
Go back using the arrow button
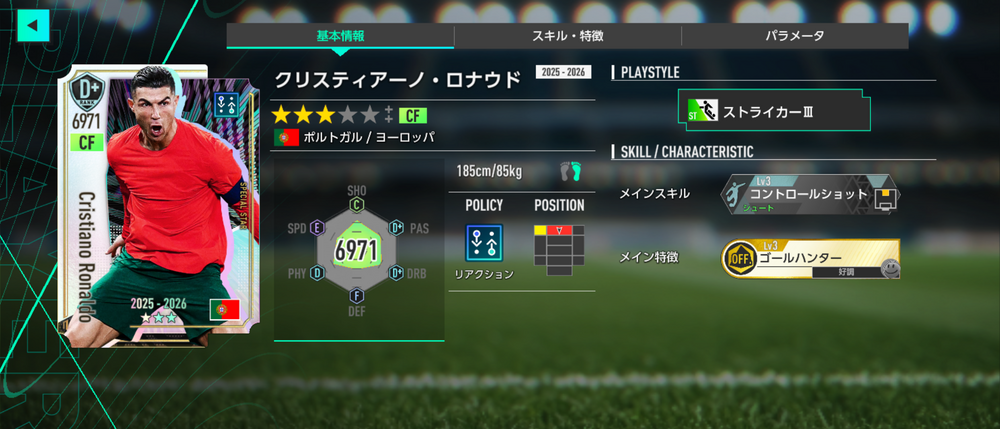click(33, 24)
